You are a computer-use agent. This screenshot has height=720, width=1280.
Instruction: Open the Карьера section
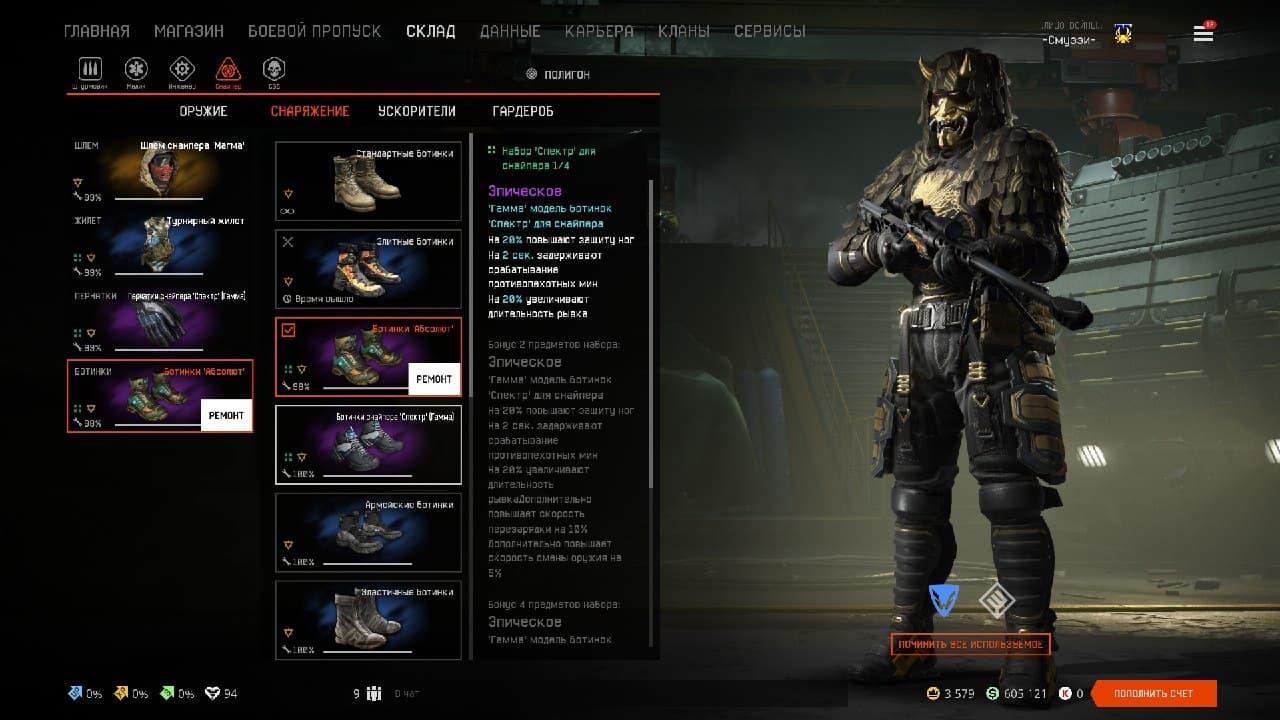tap(599, 31)
